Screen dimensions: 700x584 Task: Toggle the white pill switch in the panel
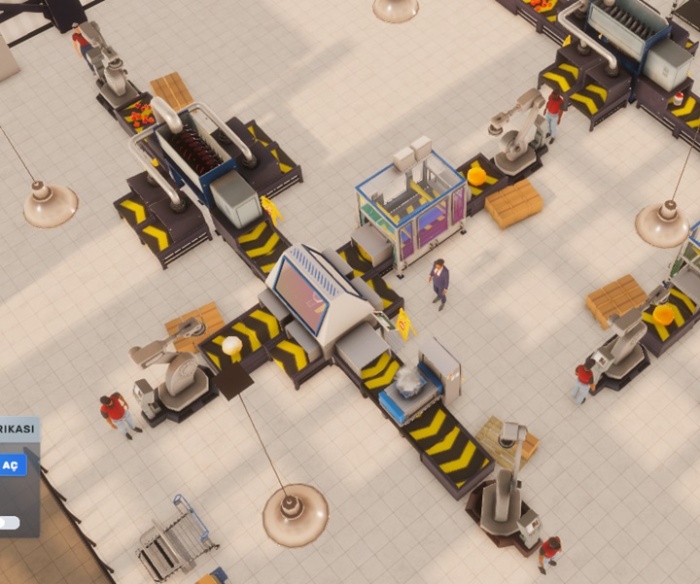(x=8, y=522)
